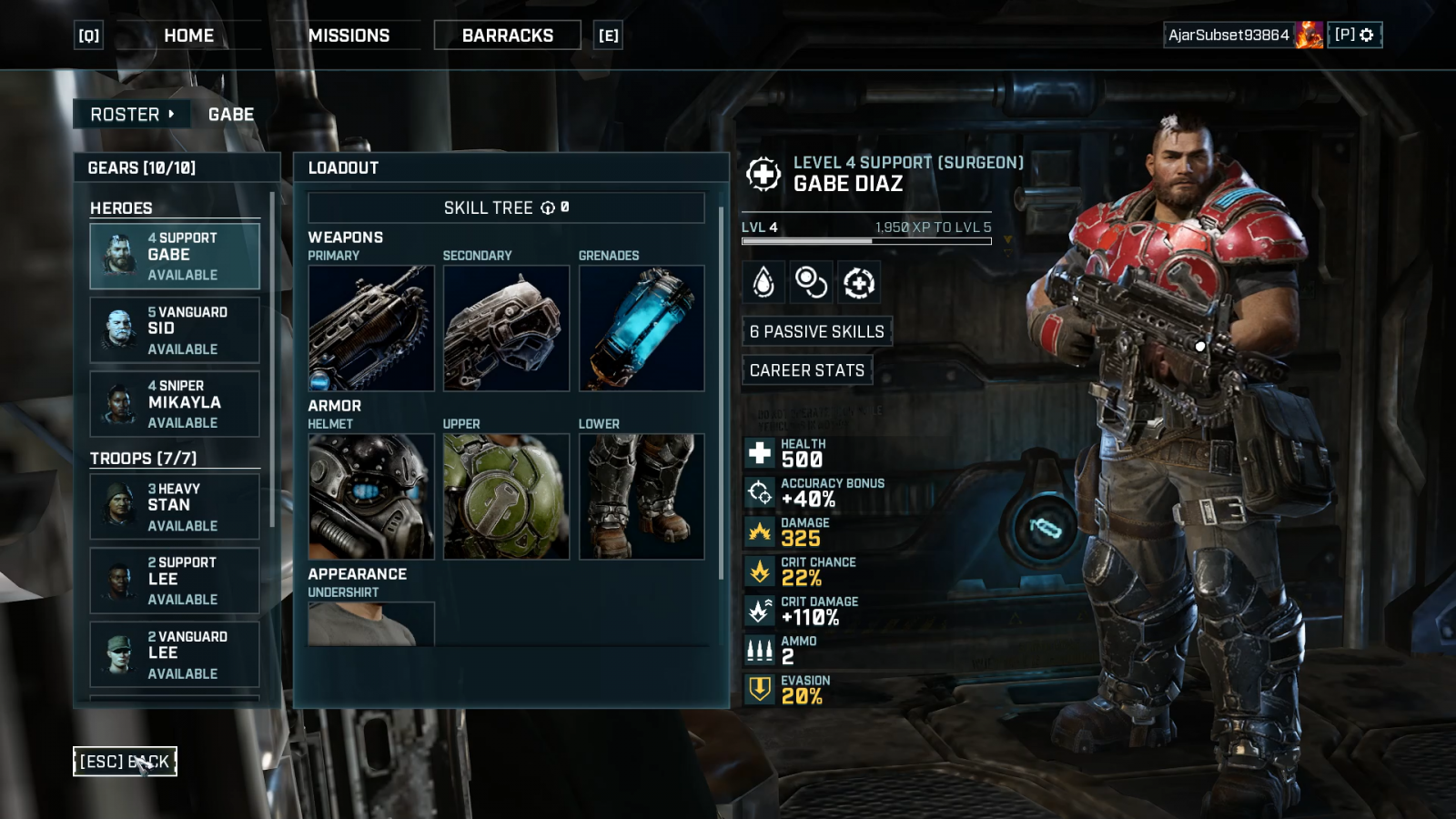Choose sniper Mikayla from heroes
Screen dimensions: 1456x819
175,403
